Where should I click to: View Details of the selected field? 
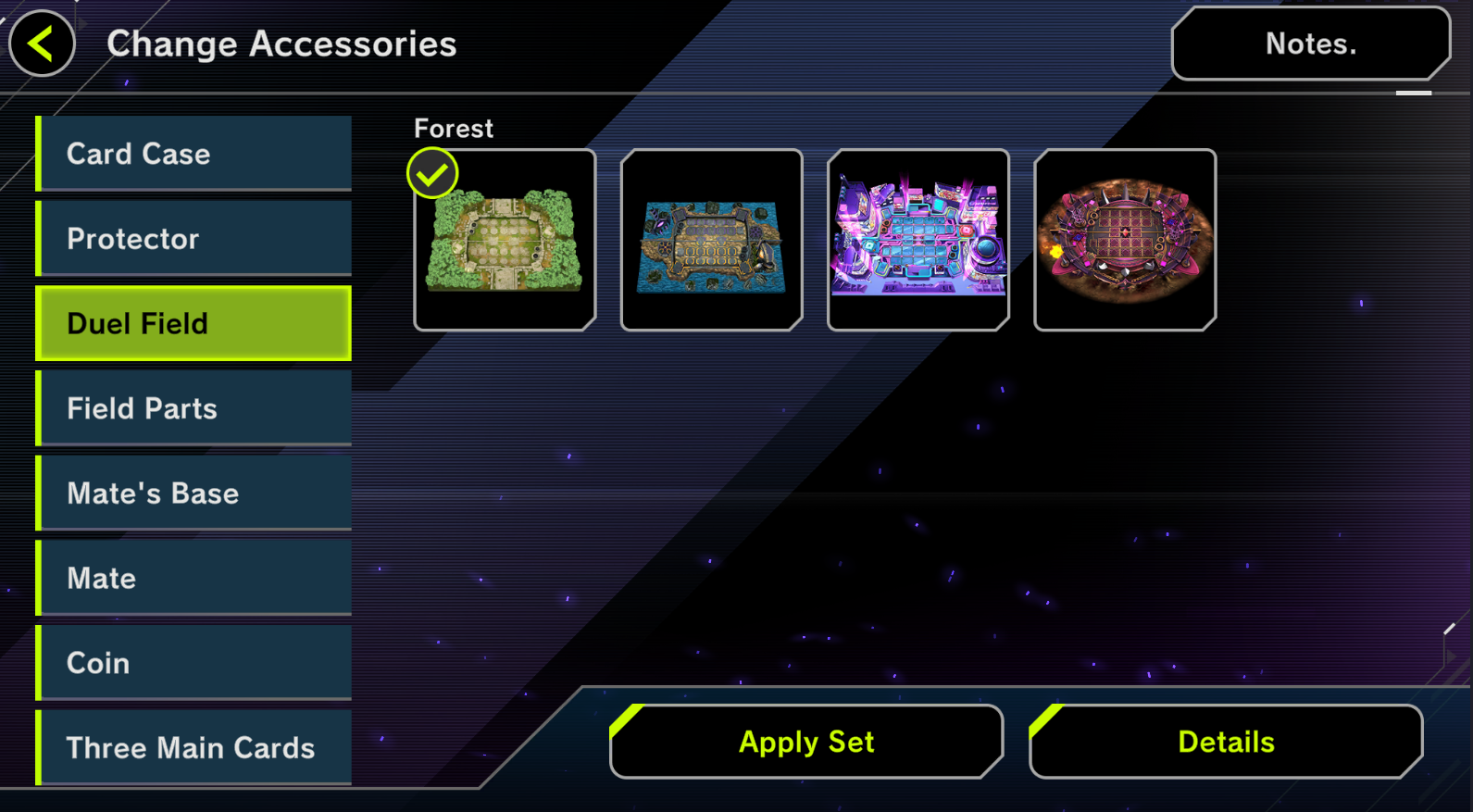click(1226, 742)
